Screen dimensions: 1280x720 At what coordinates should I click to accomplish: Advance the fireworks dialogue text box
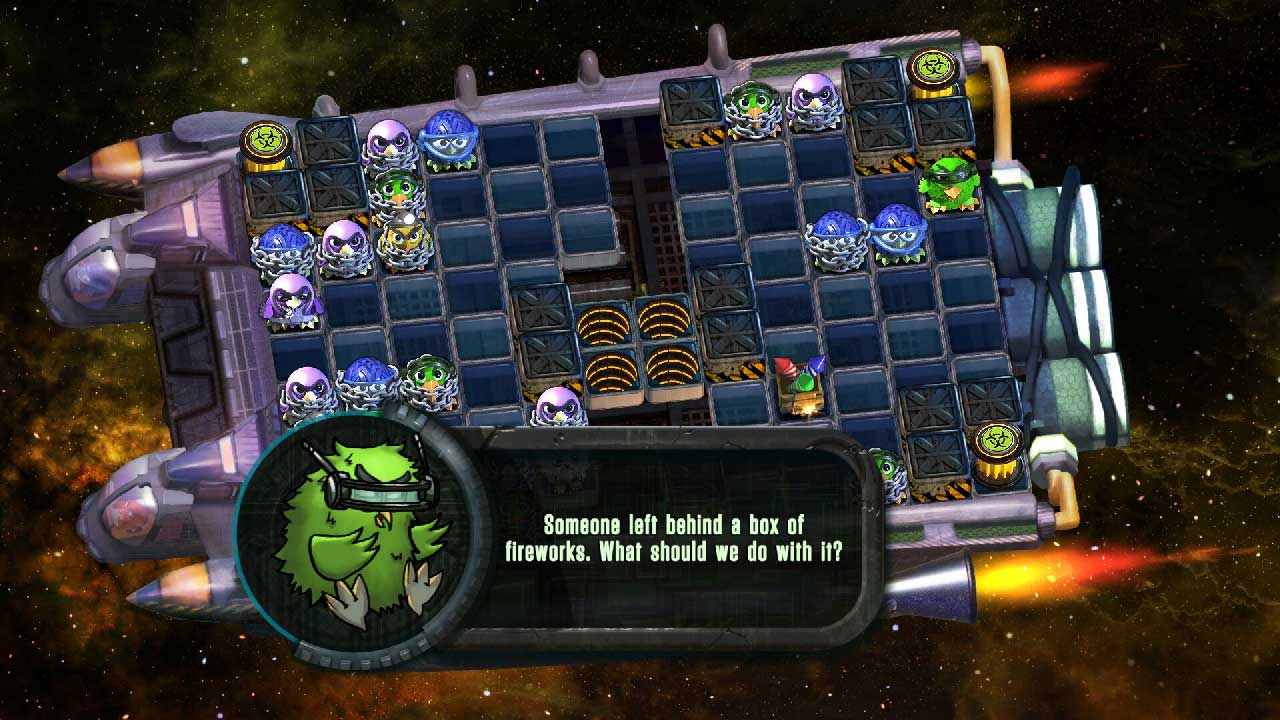690,538
